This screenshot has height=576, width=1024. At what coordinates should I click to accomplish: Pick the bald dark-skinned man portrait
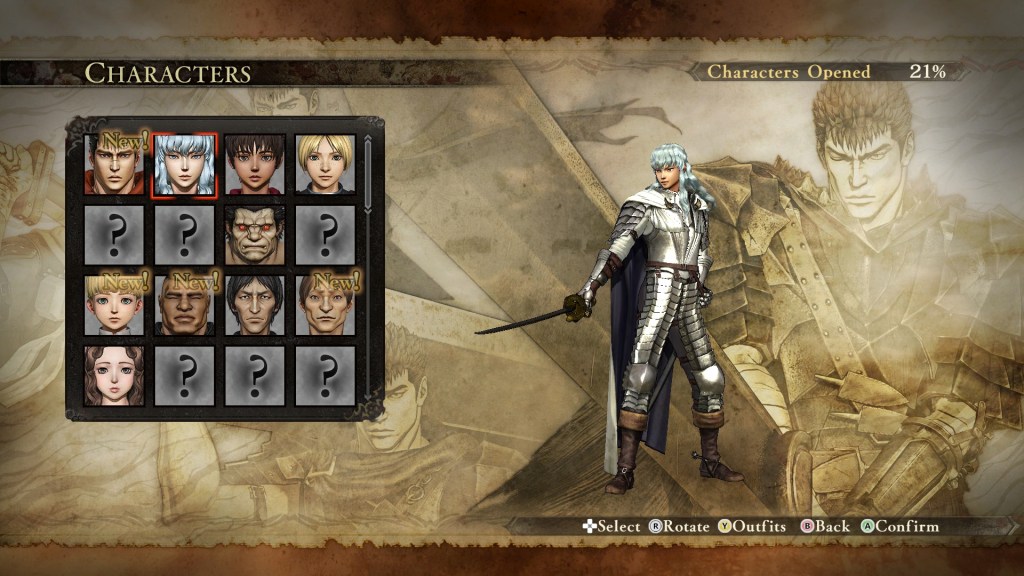coord(184,305)
